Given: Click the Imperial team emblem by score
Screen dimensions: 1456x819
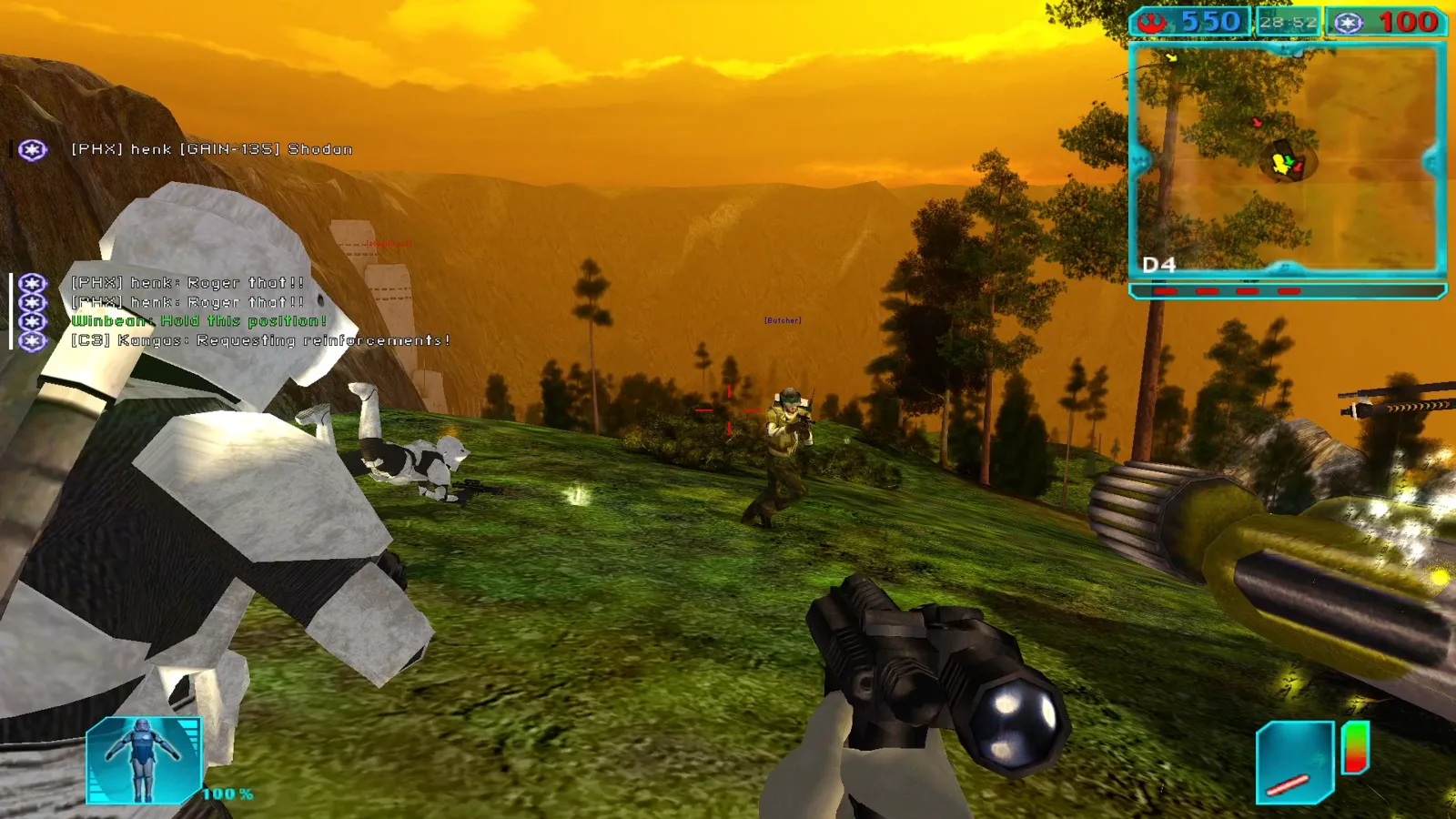Looking at the screenshot, I should 1349,23.
